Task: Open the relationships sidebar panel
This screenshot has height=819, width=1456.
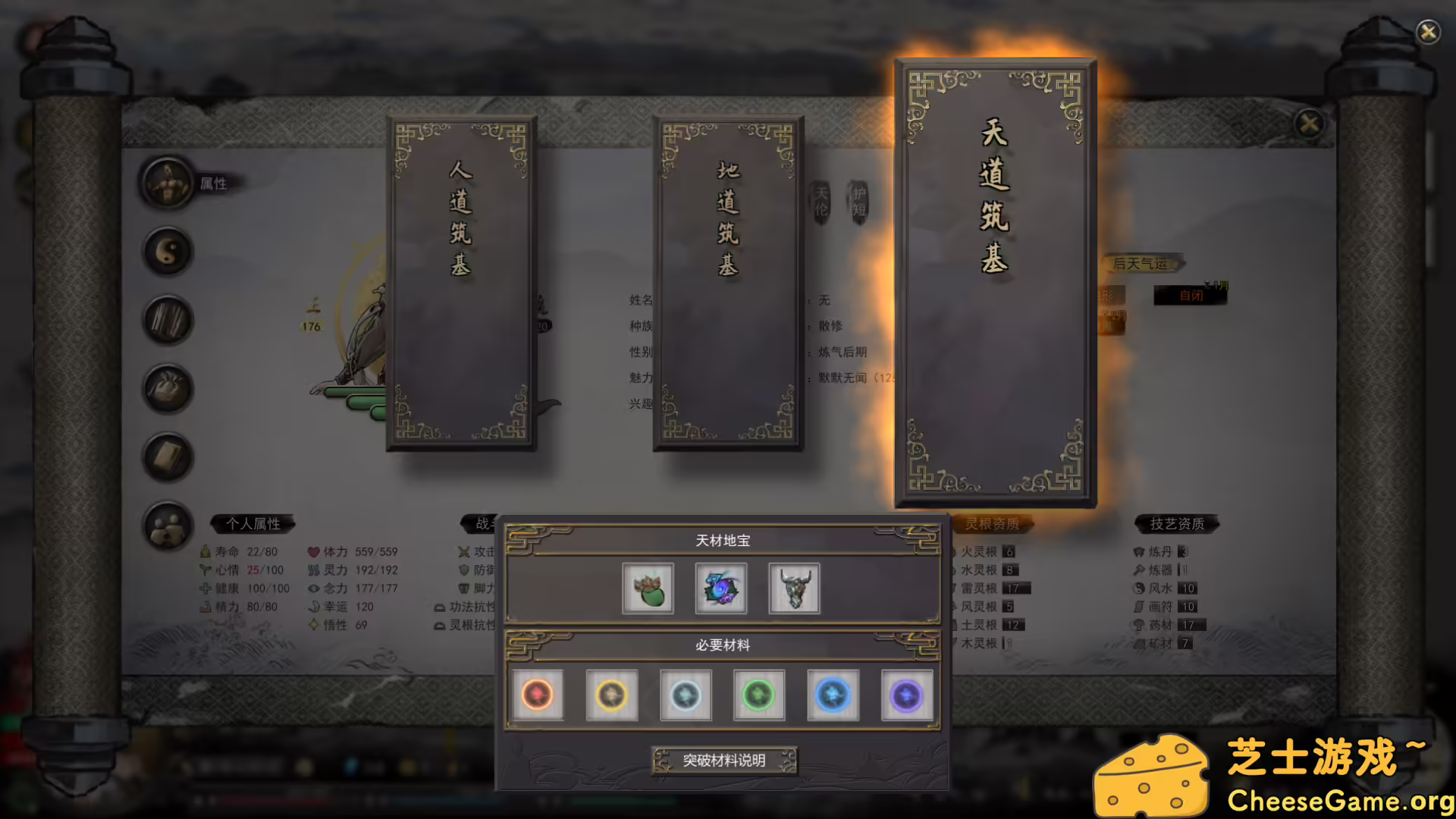Action: coord(168,526)
